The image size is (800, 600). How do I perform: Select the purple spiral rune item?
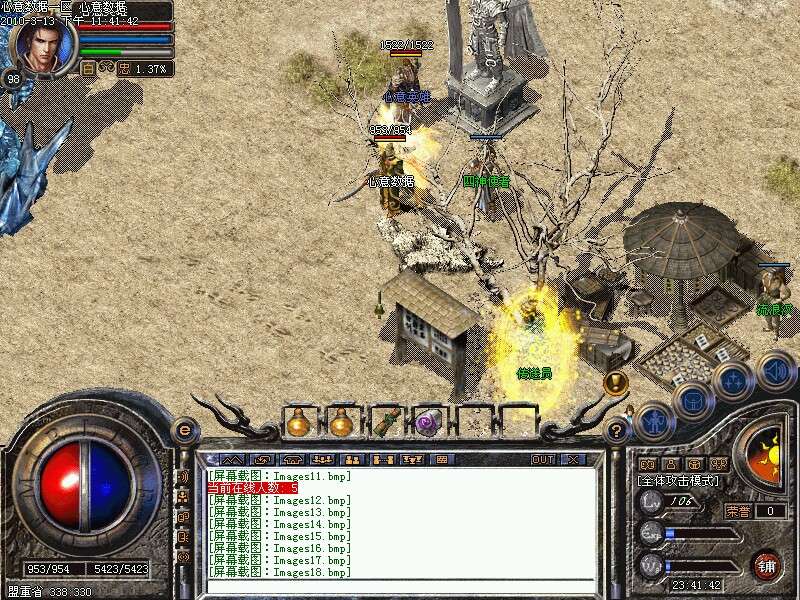(x=429, y=423)
